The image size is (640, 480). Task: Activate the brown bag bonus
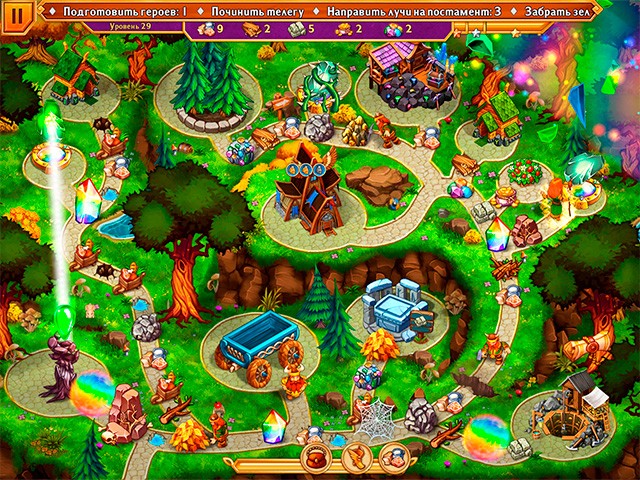point(318,459)
